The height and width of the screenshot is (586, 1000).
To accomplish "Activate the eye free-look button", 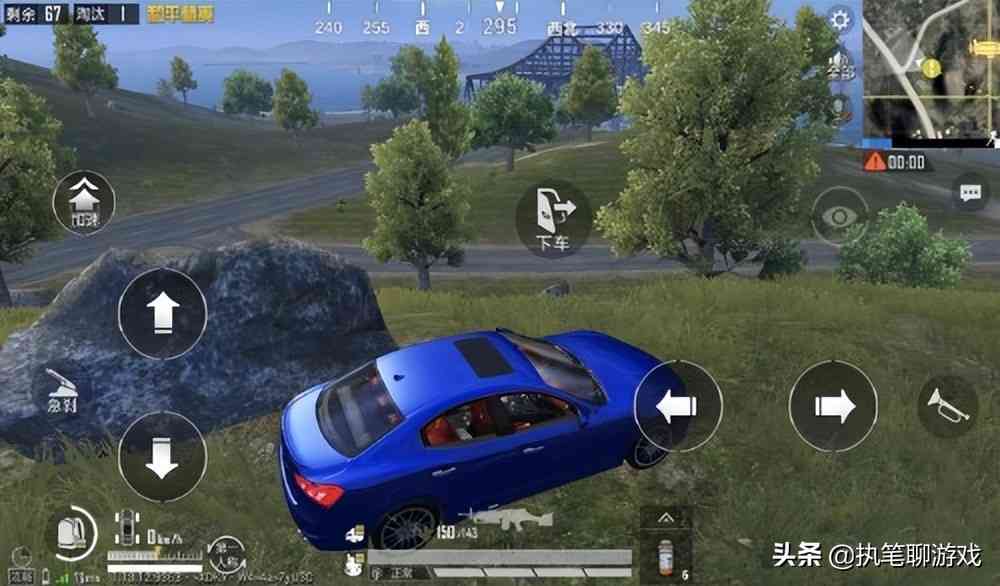I will [x=839, y=215].
